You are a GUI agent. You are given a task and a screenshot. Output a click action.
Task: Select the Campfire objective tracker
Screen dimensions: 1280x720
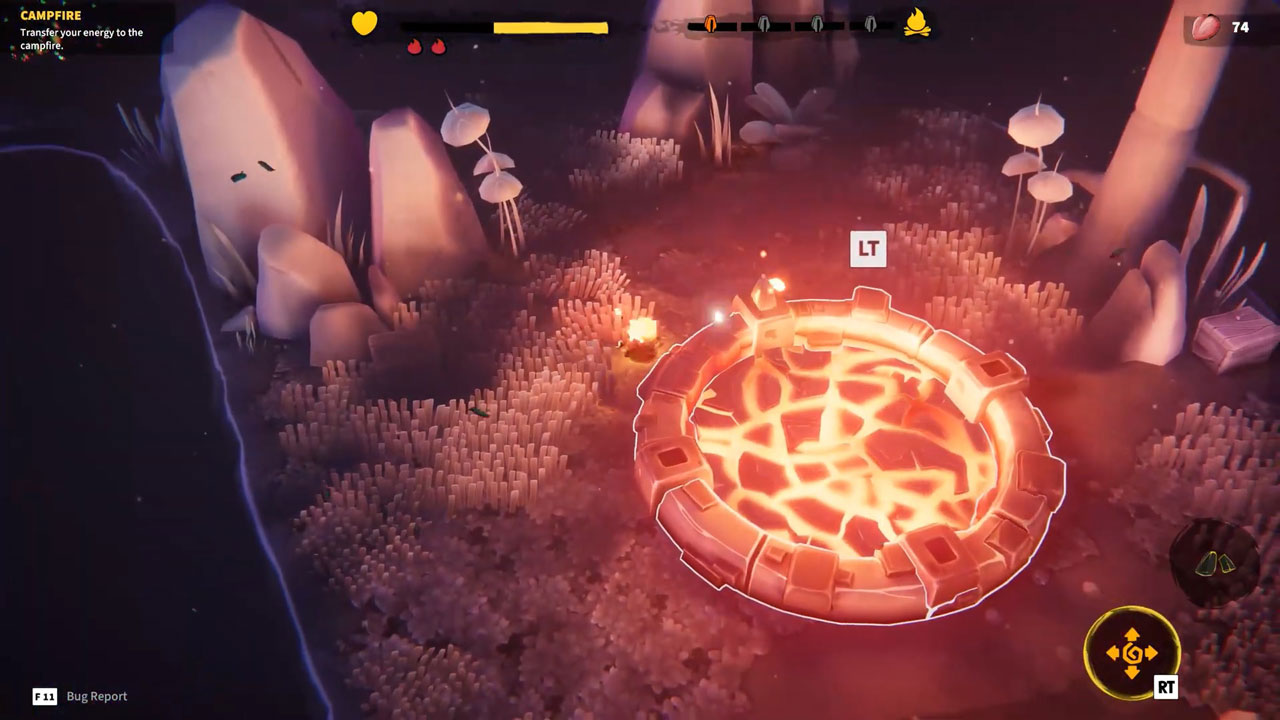[82, 30]
